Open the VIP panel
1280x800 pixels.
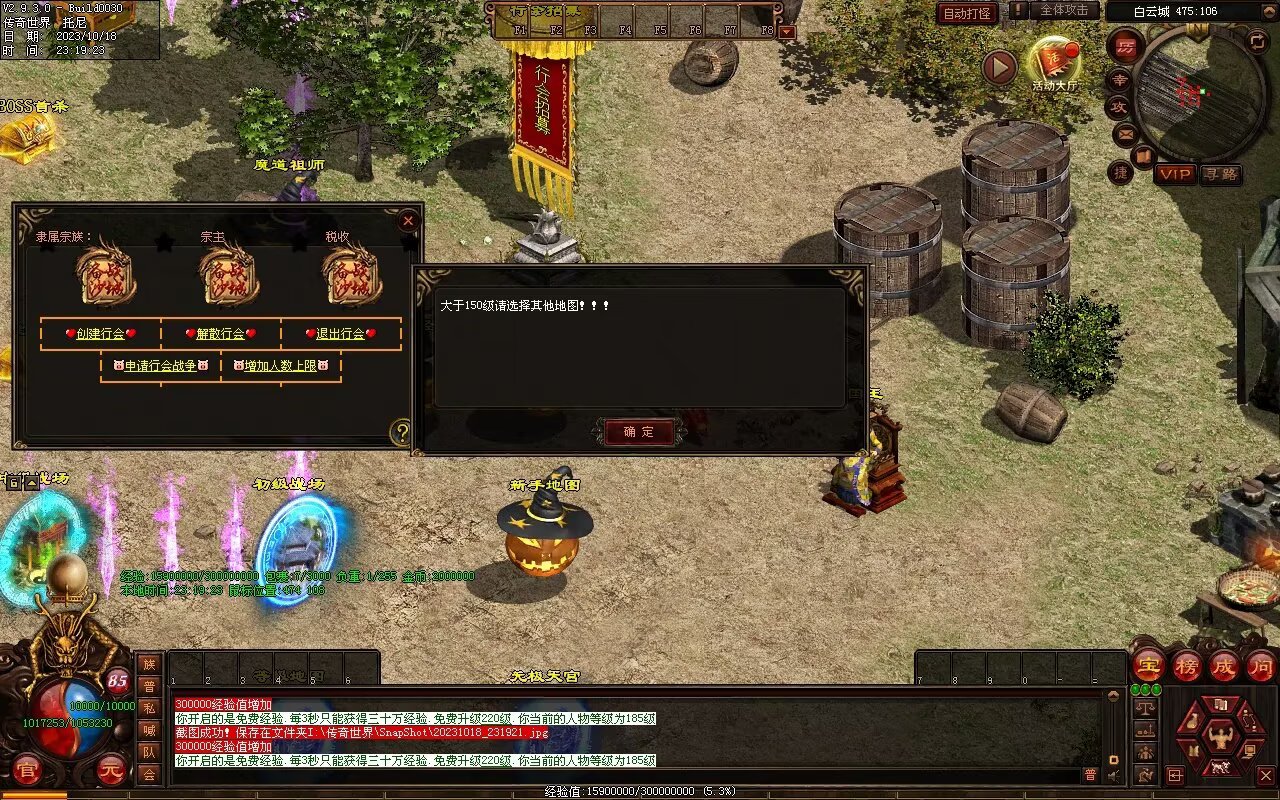[1175, 174]
